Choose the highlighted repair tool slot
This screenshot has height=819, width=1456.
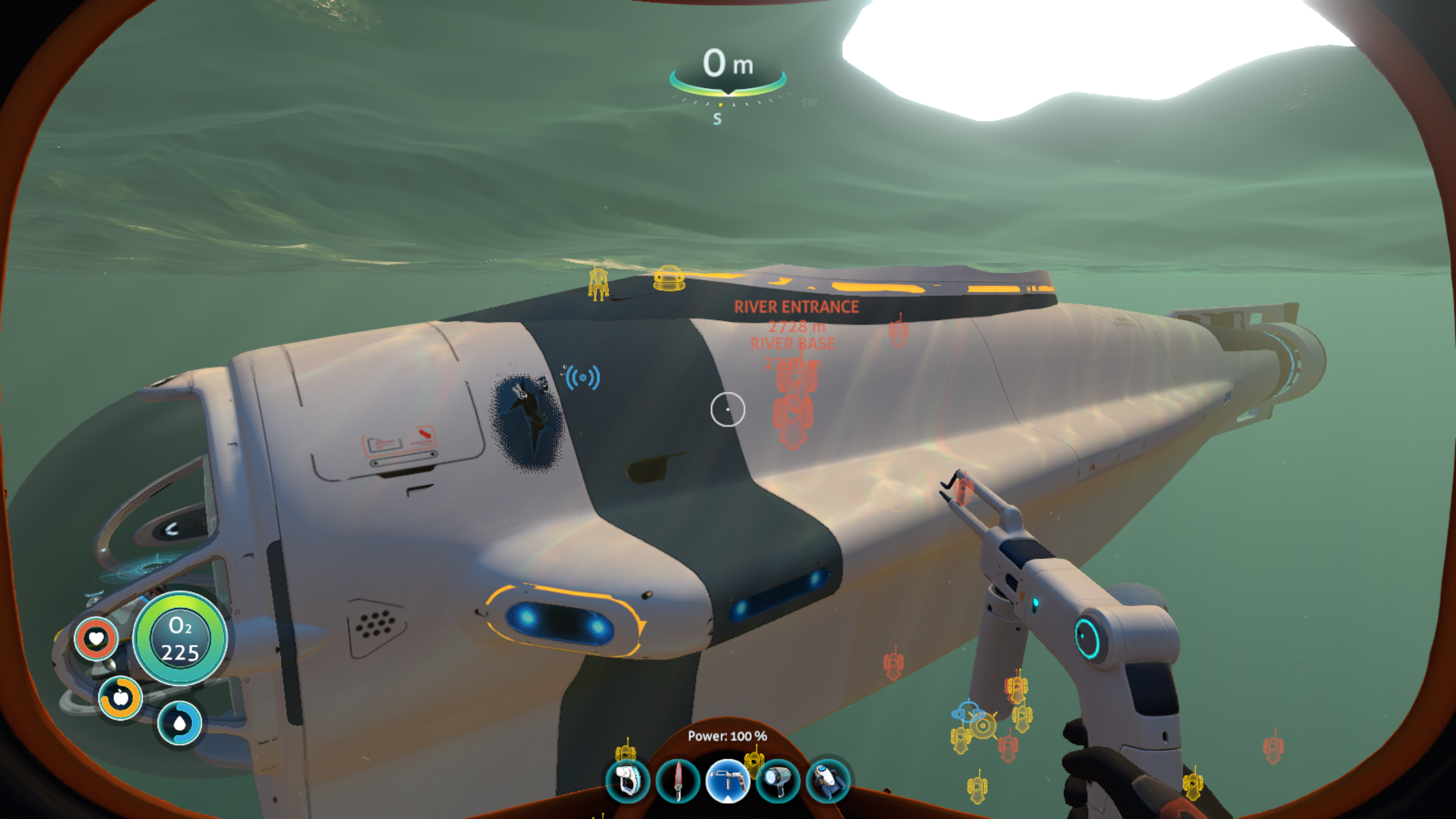727,781
